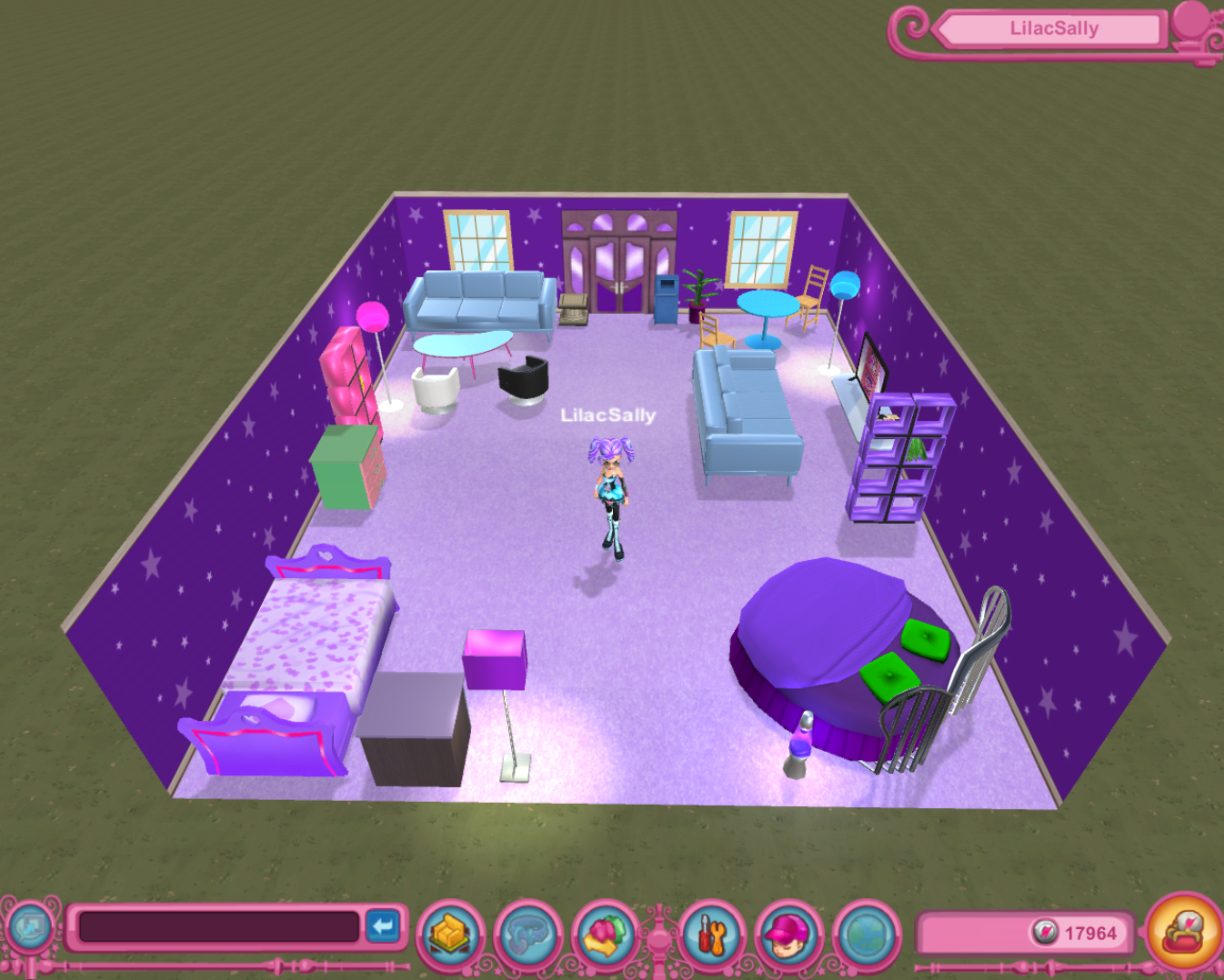Click the LilacSally name banner

(1053, 29)
